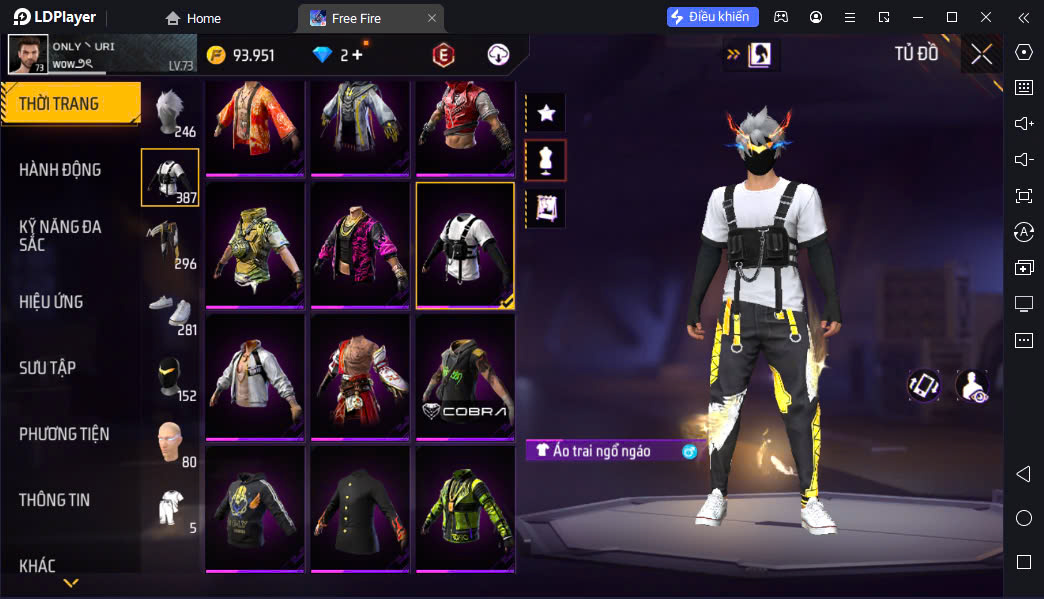Open the THỜI TRANG category
The height and width of the screenshot is (599, 1044).
pos(68,104)
